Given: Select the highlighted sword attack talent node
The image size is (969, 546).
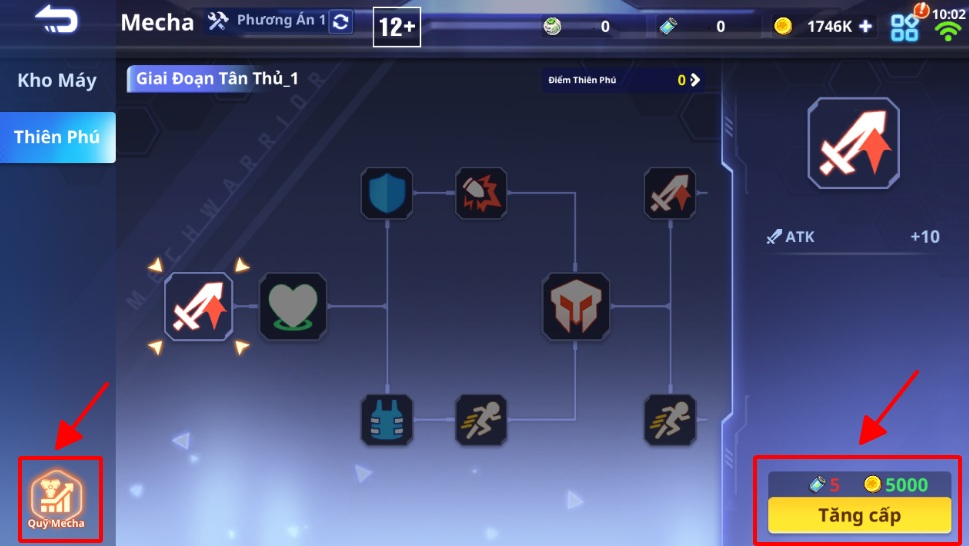Looking at the screenshot, I should tap(198, 306).
